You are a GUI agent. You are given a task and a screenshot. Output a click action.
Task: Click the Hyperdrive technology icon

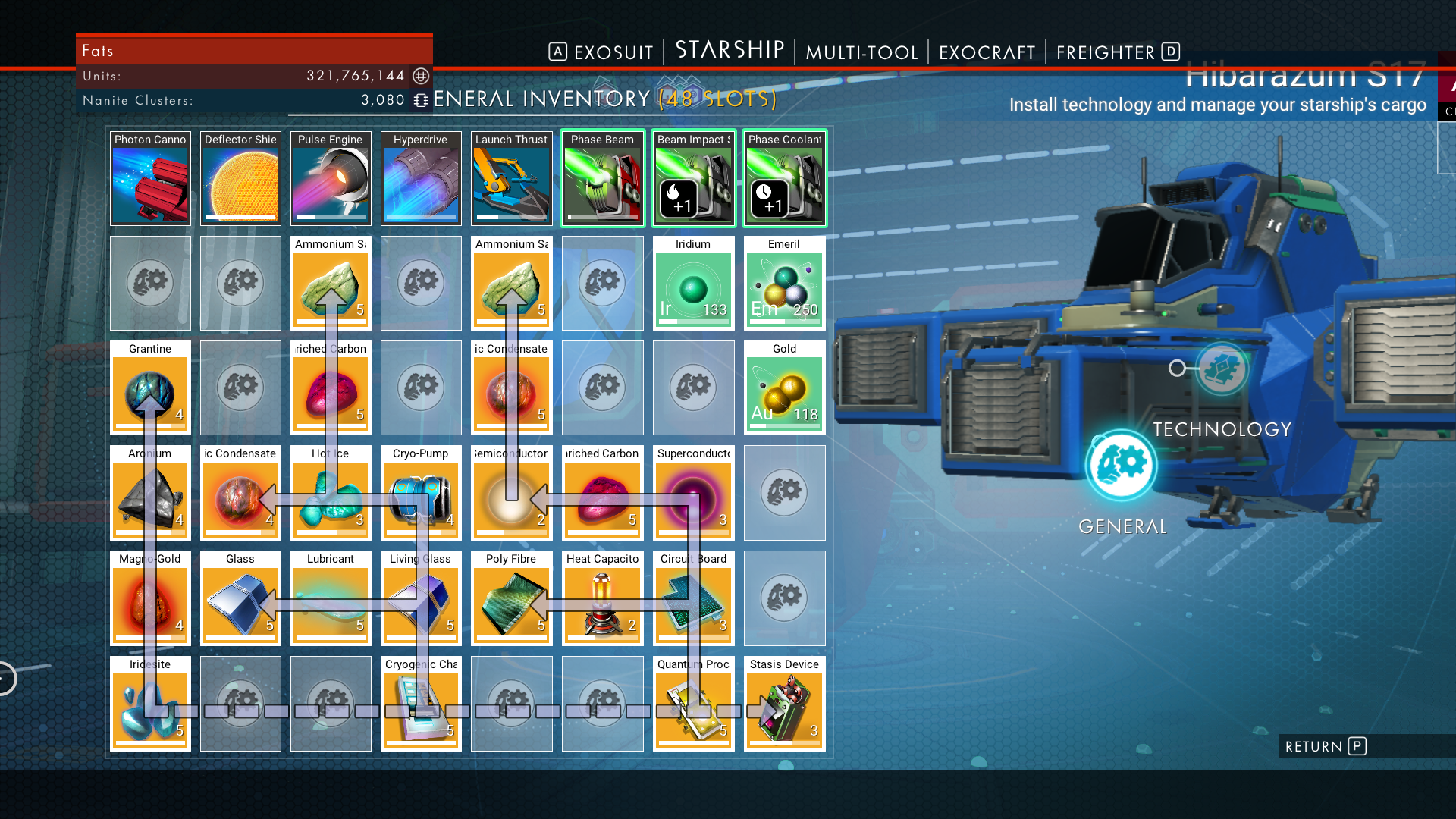(421, 178)
